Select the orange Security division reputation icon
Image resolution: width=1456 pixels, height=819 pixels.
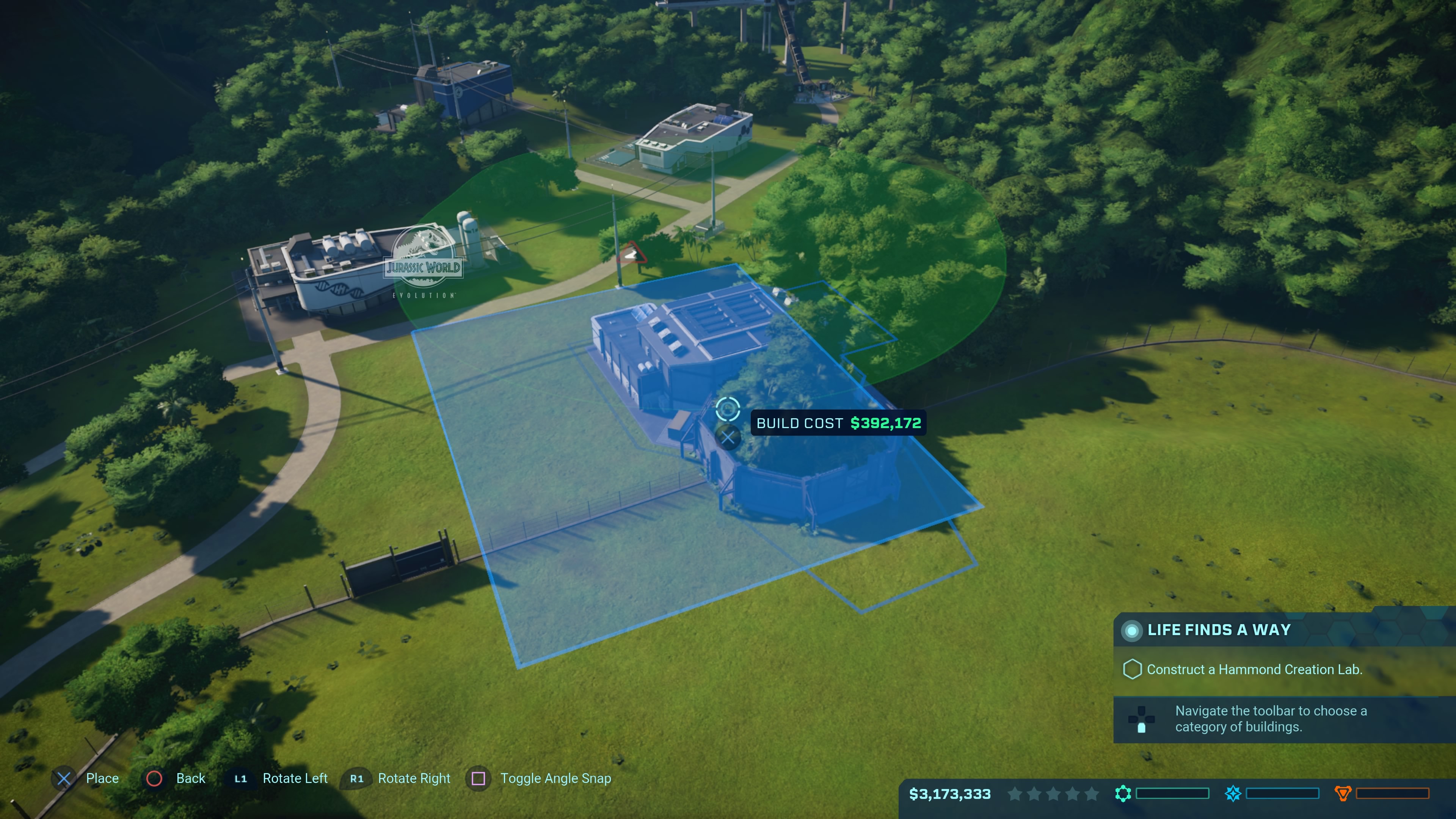[1342, 794]
